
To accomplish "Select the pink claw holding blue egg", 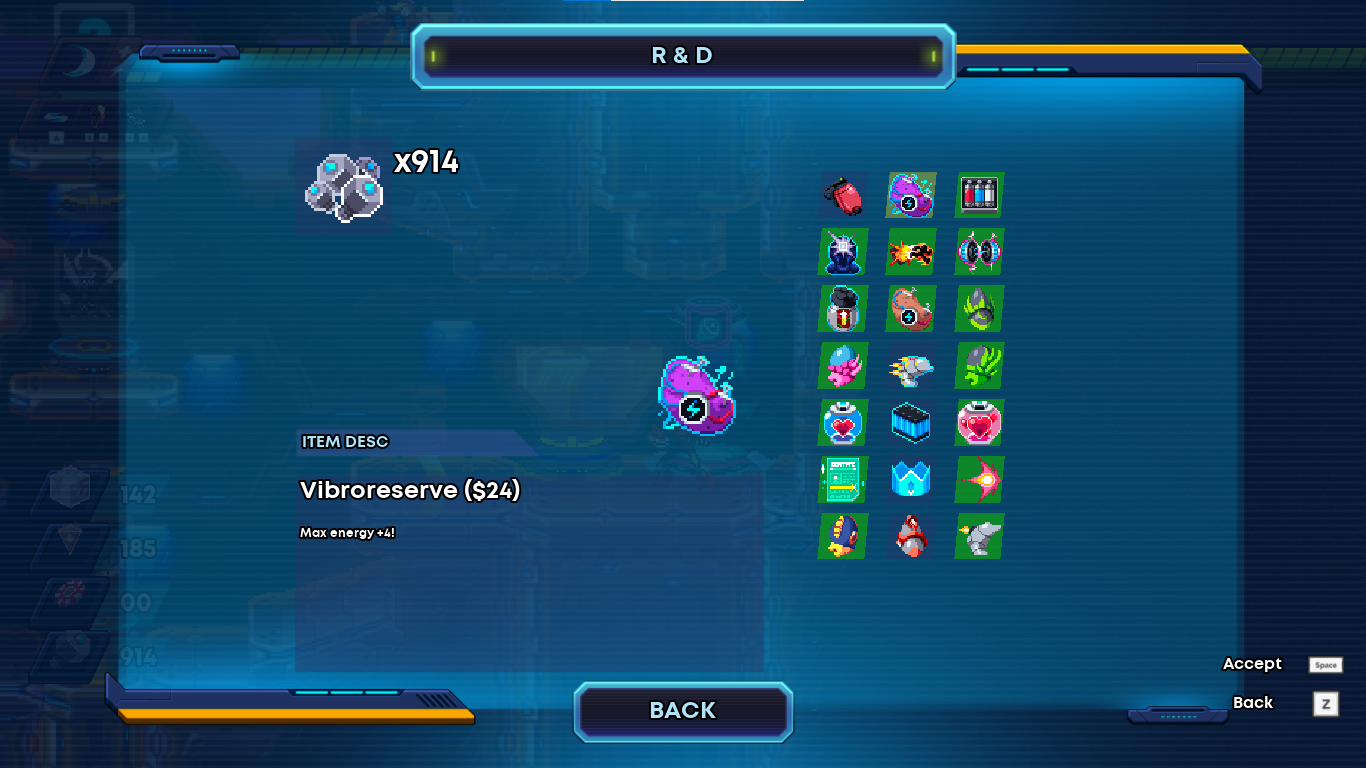I will (843, 366).
